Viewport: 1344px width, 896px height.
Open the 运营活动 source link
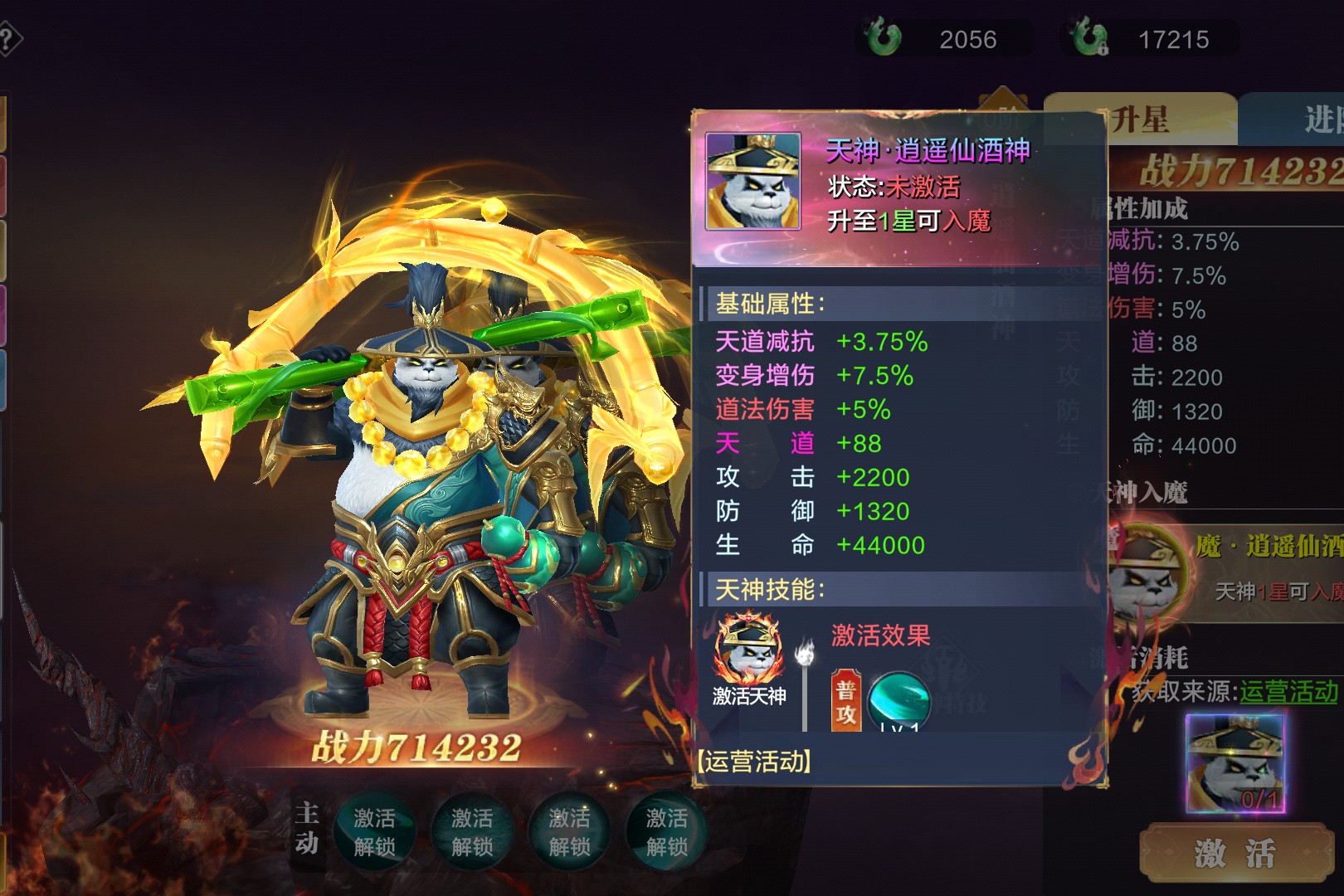pos(1288,691)
